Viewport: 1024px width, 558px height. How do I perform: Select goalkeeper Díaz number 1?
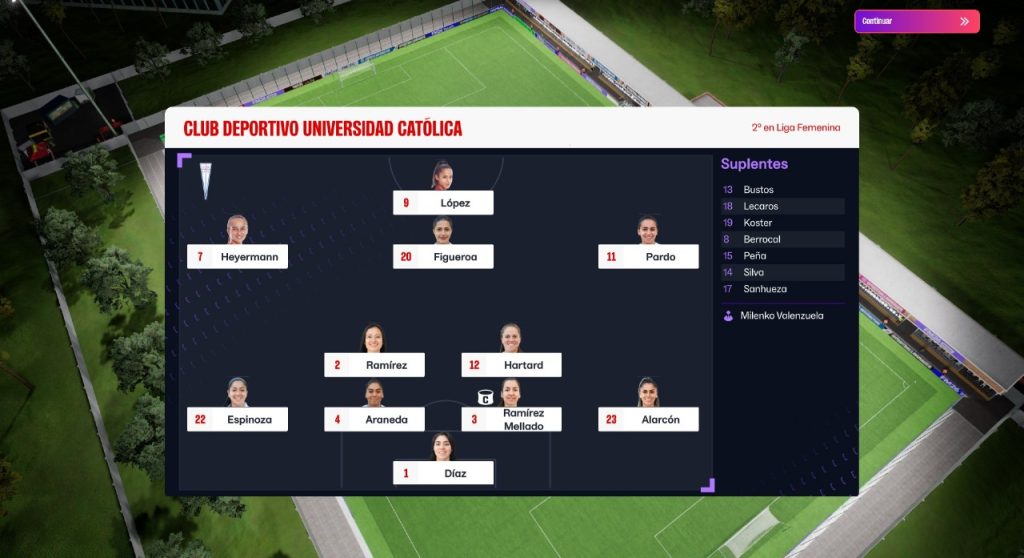[x=443, y=473]
